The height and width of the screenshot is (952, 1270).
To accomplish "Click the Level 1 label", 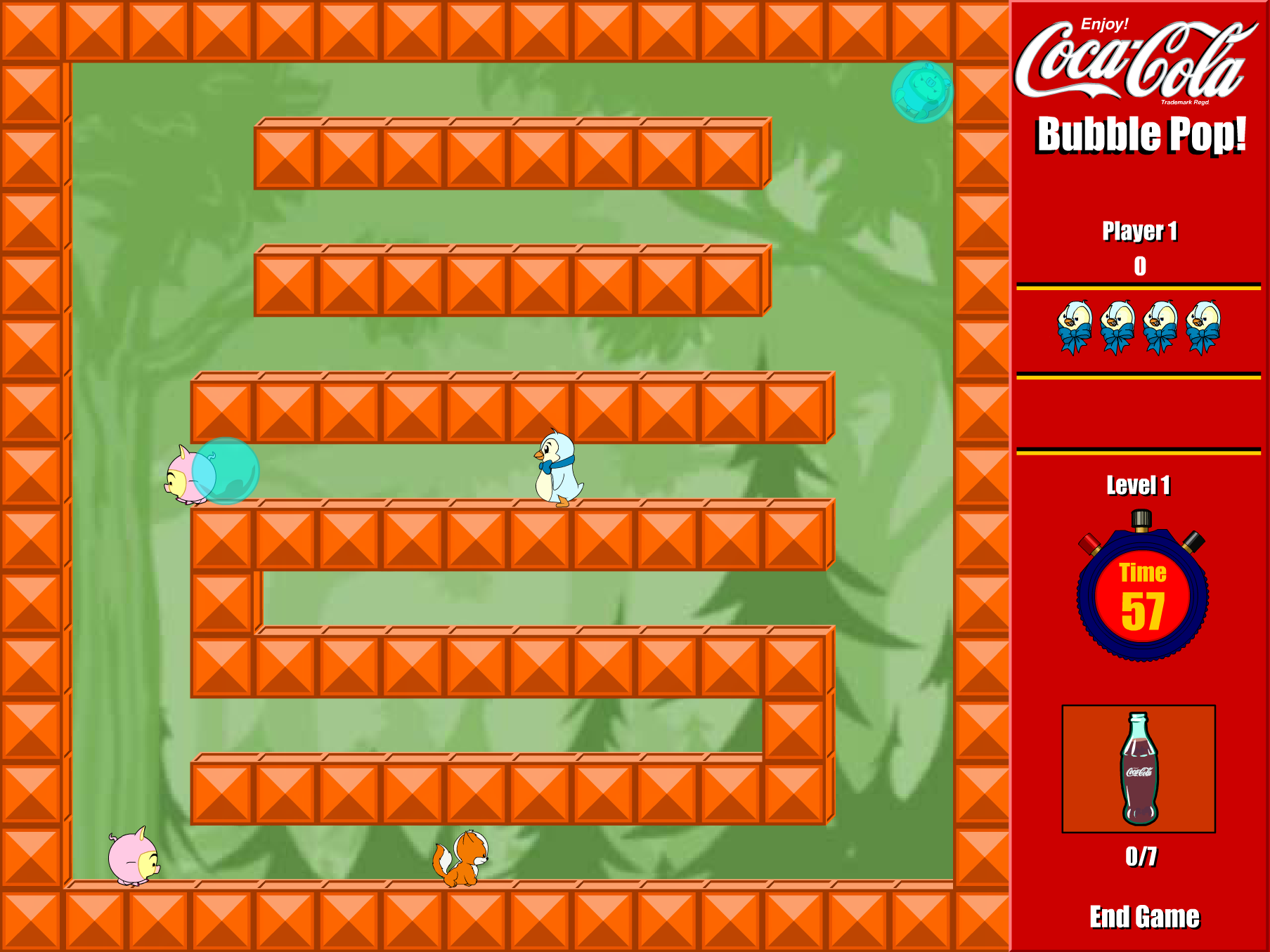I will [x=1139, y=486].
